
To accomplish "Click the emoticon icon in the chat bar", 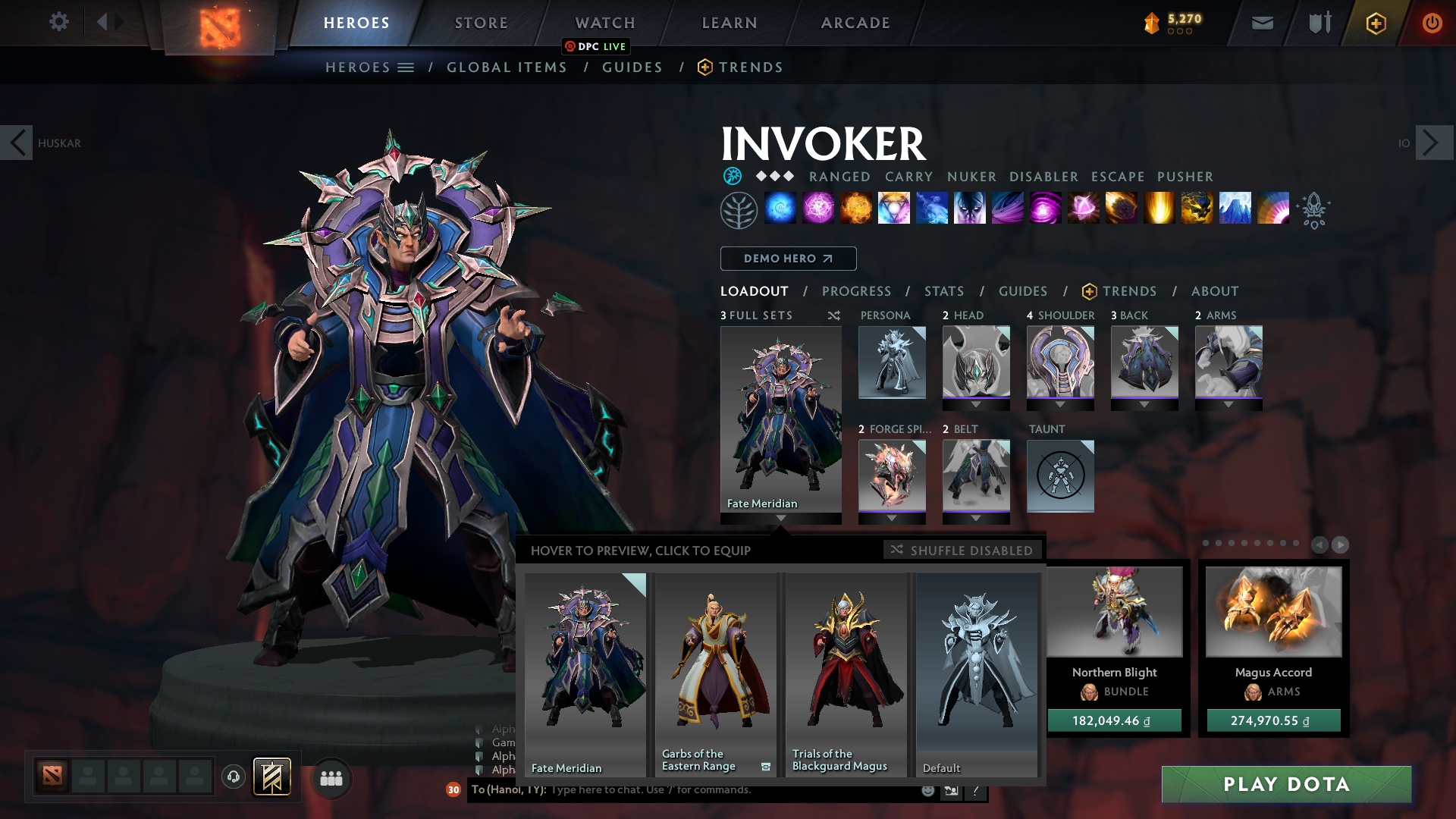I will point(927,790).
